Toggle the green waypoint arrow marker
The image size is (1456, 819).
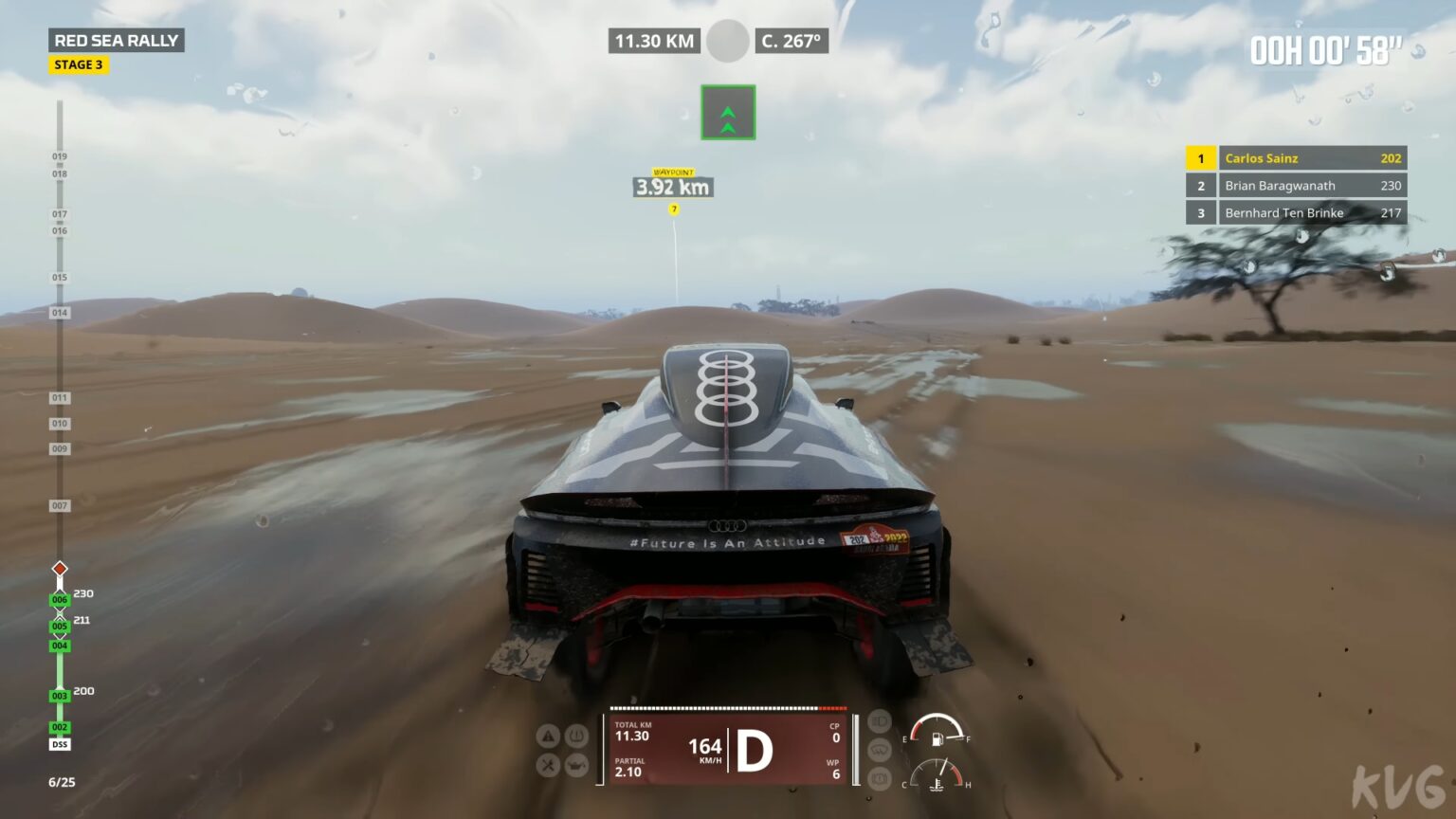click(x=727, y=111)
